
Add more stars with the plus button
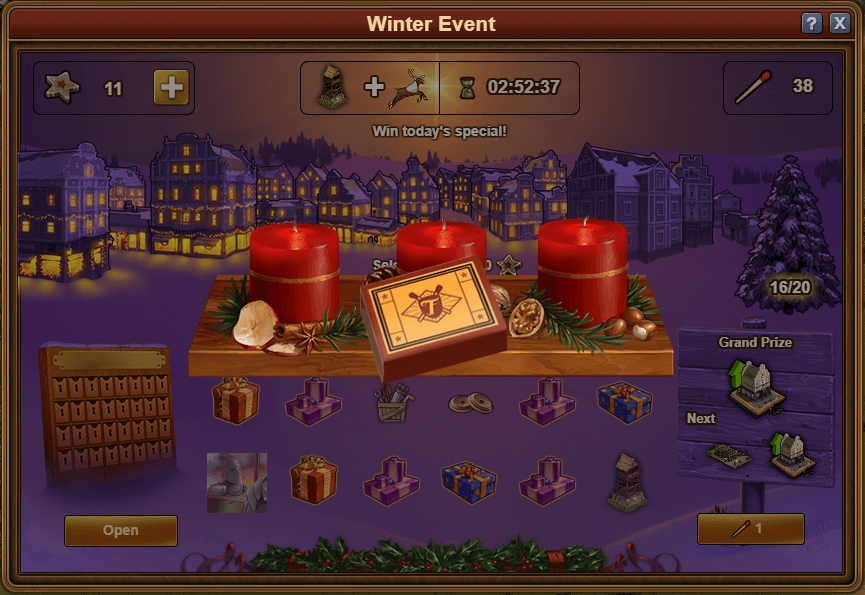click(x=171, y=88)
